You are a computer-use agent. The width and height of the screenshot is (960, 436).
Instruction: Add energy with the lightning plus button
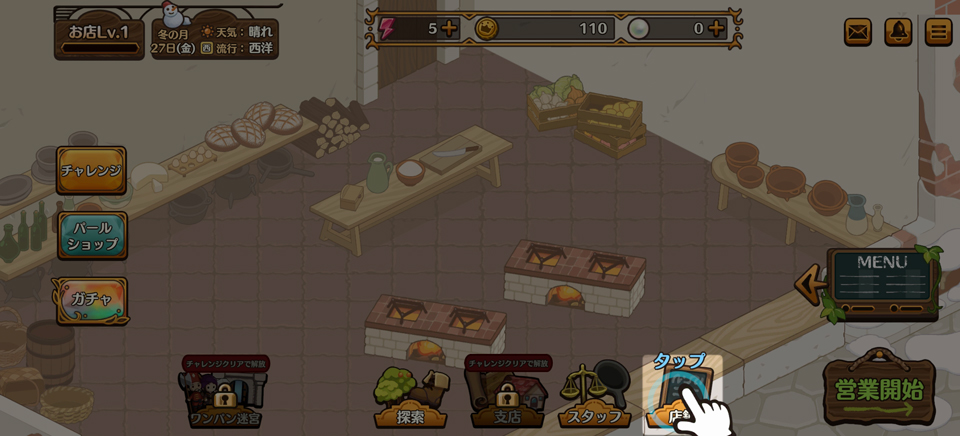click(x=450, y=28)
